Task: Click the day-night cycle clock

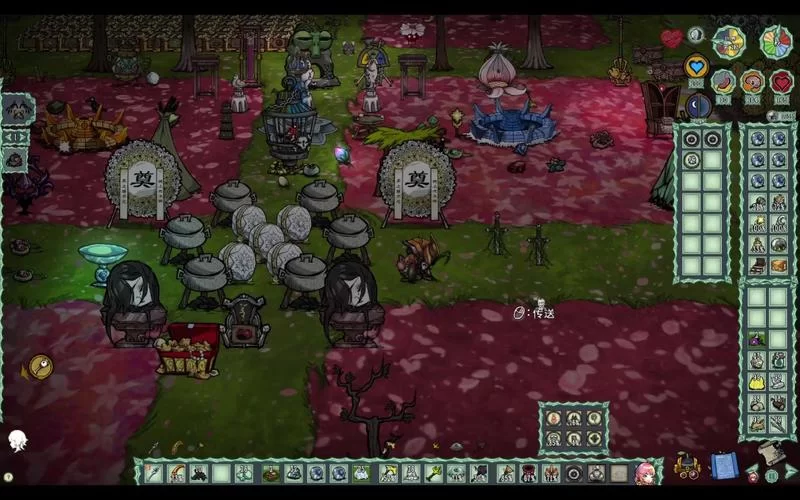Action: click(x=728, y=41)
